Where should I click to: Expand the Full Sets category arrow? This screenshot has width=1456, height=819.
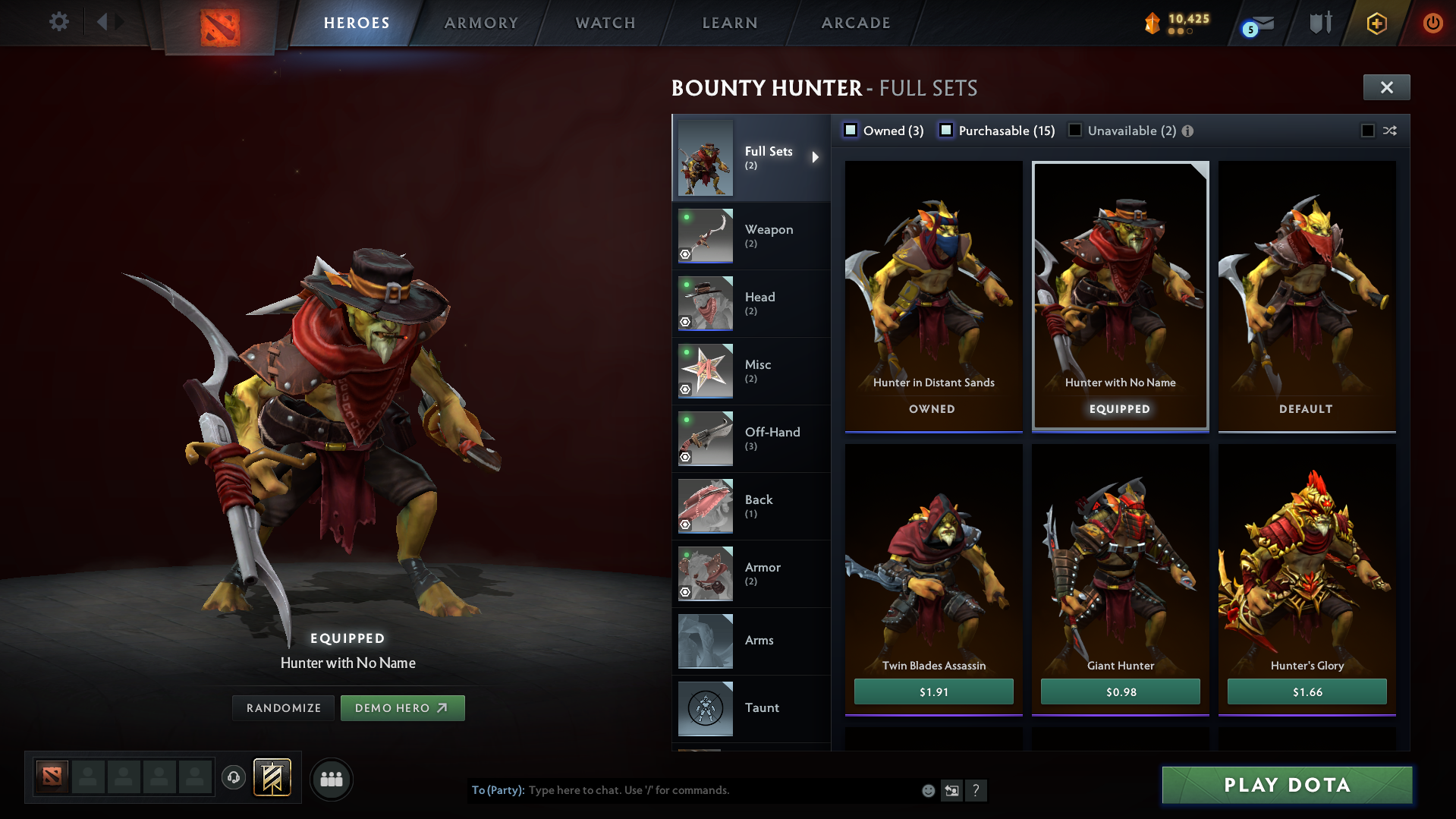click(816, 157)
